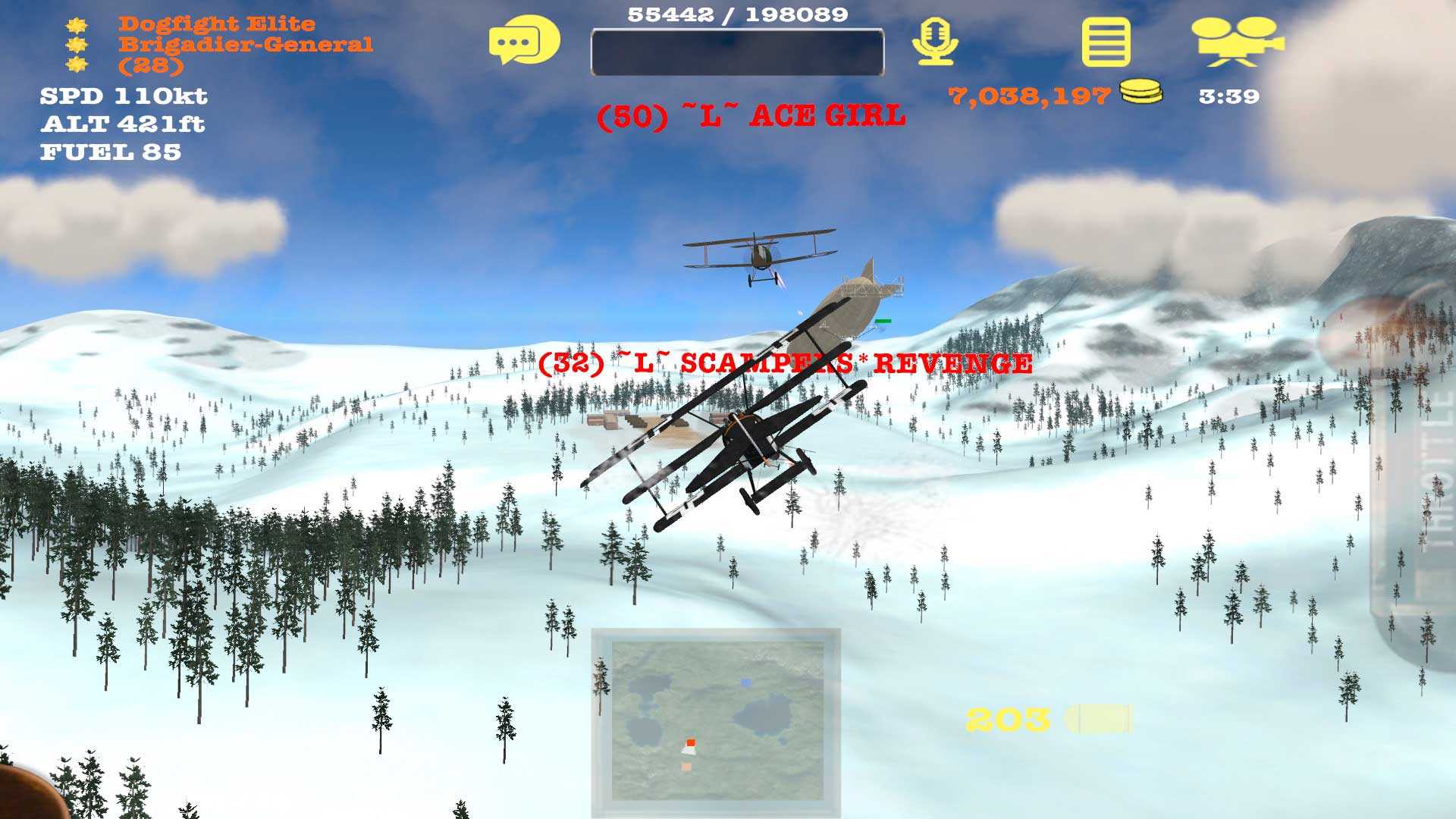Tap the bullet ammo fire button
Image resolution: width=1456 pixels, height=819 pixels.
[1098, 719]
